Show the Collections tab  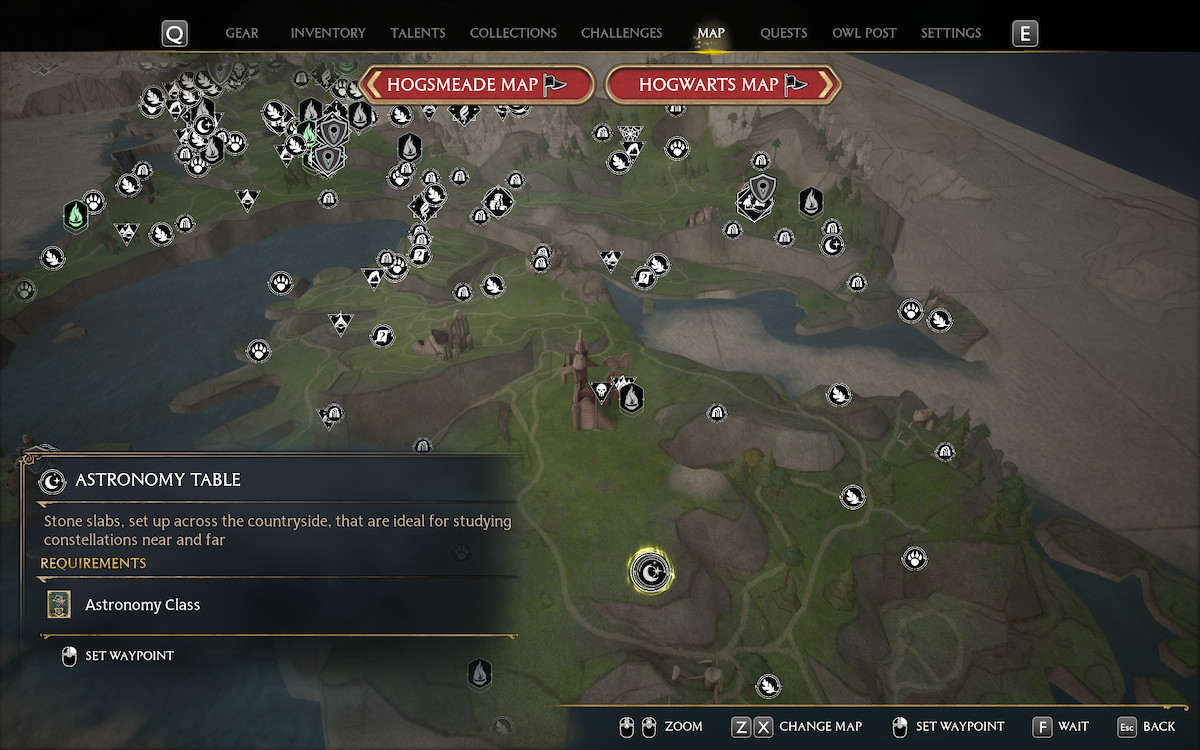click(513, 33)
